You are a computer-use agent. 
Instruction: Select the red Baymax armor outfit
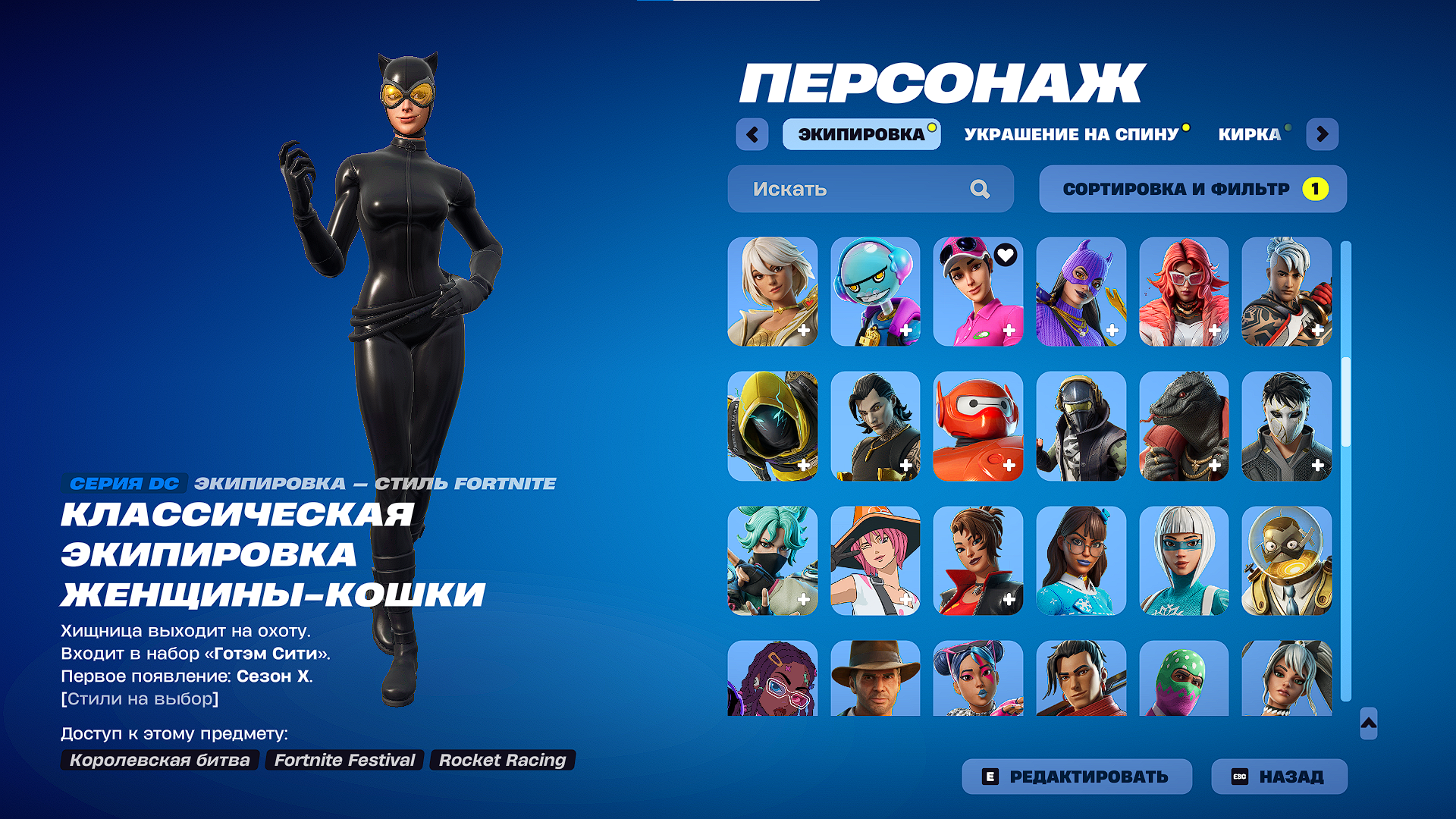pyautogui.click(x=977, y=426)
